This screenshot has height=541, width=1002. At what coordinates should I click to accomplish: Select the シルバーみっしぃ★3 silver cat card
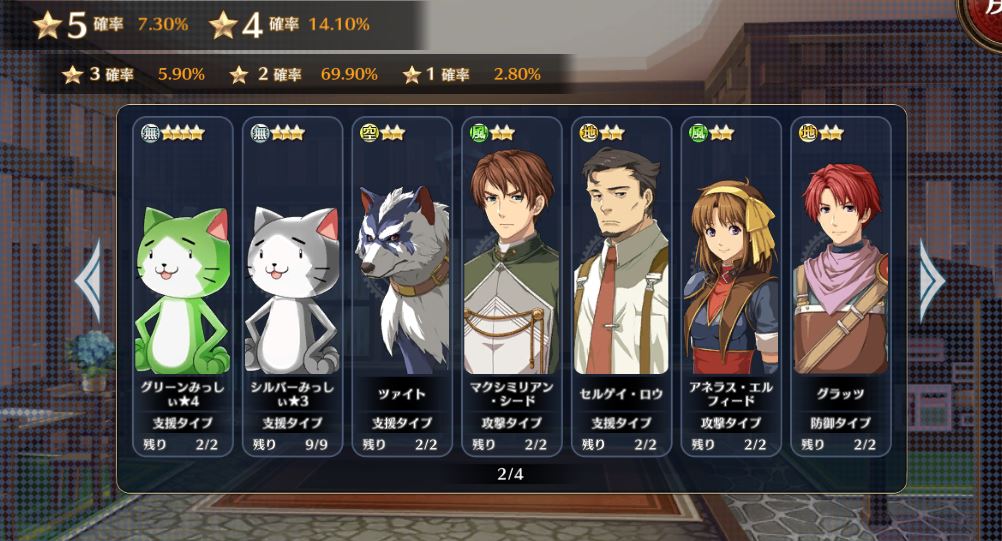[x=292, y=287]
